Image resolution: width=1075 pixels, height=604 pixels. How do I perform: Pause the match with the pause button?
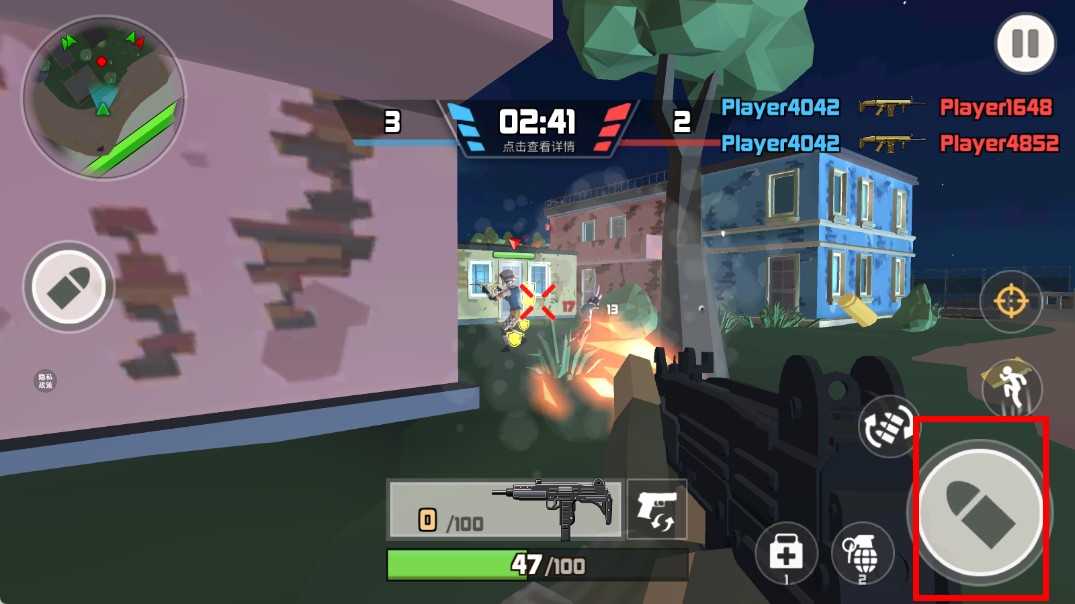[x=1025, y=44]
